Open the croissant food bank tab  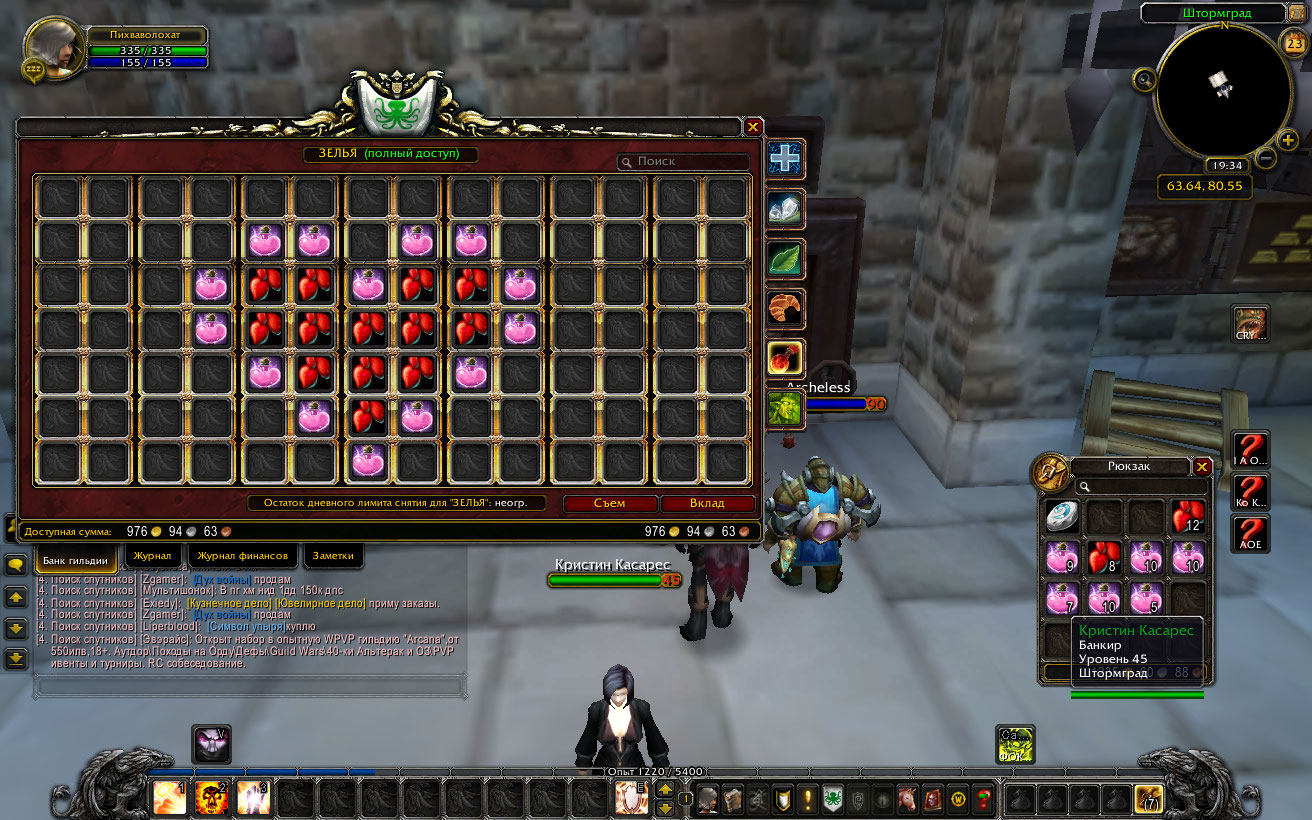coord(785,309)
